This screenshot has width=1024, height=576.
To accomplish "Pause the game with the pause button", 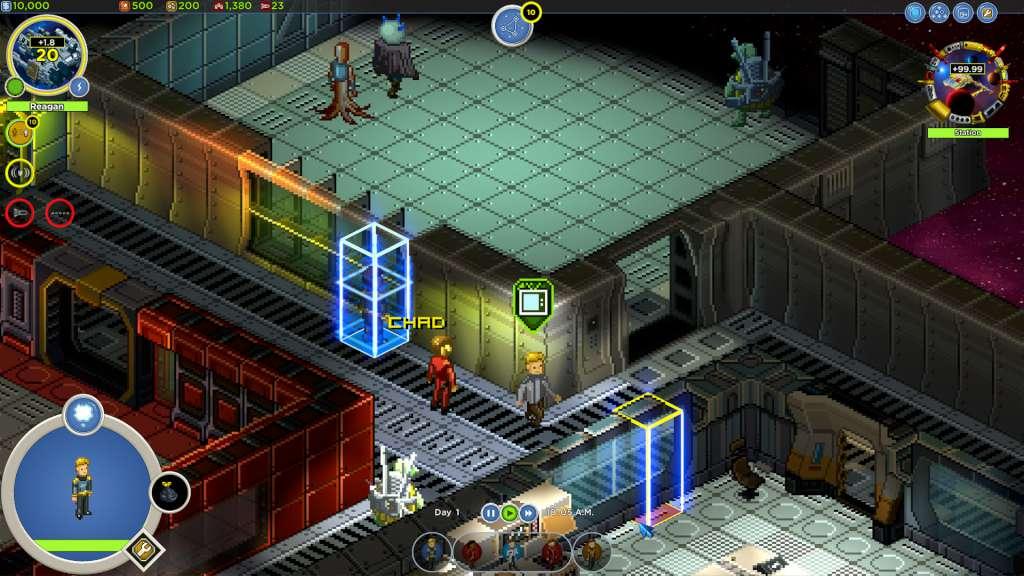I will [x=490, y=513].
